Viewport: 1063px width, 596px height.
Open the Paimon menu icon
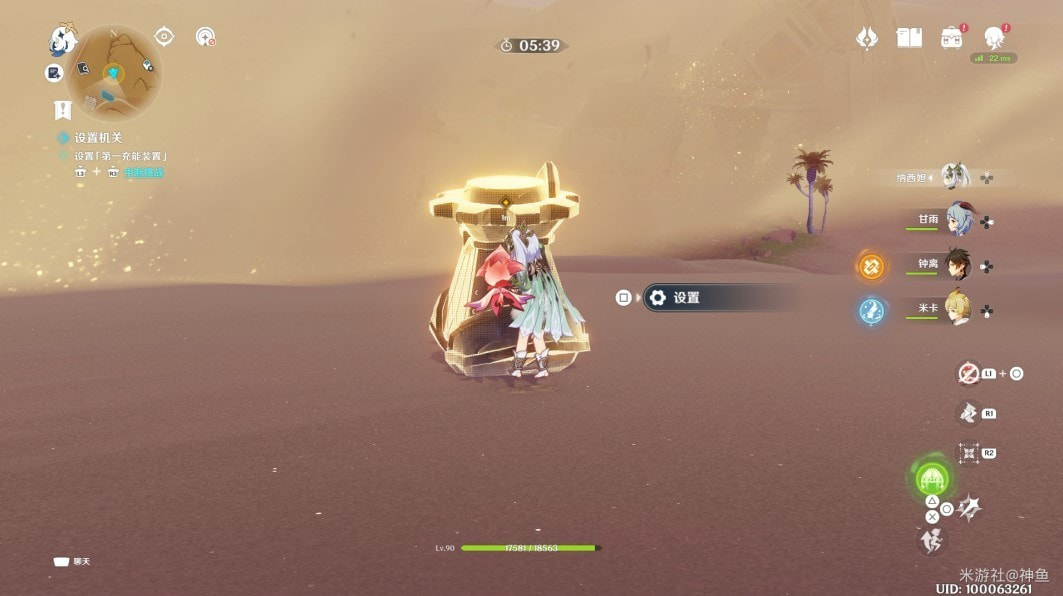click(x=63, y=41)
